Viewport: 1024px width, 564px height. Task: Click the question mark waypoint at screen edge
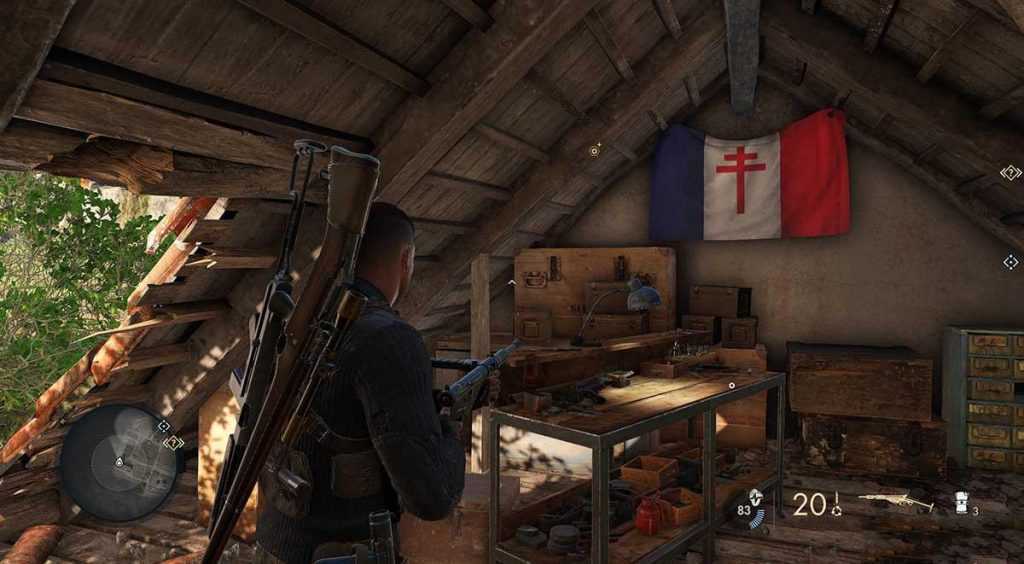[x=1010, y=172]
